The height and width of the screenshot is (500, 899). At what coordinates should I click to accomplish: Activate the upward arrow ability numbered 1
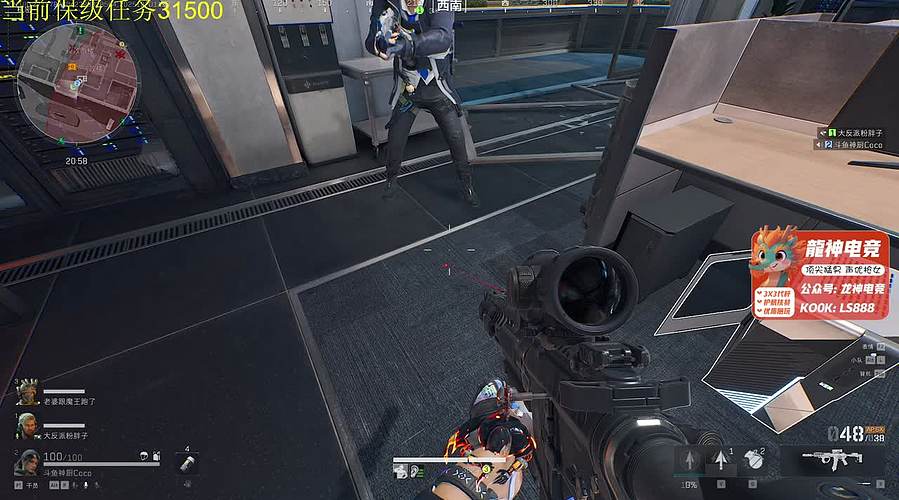[x=720, y=460]
